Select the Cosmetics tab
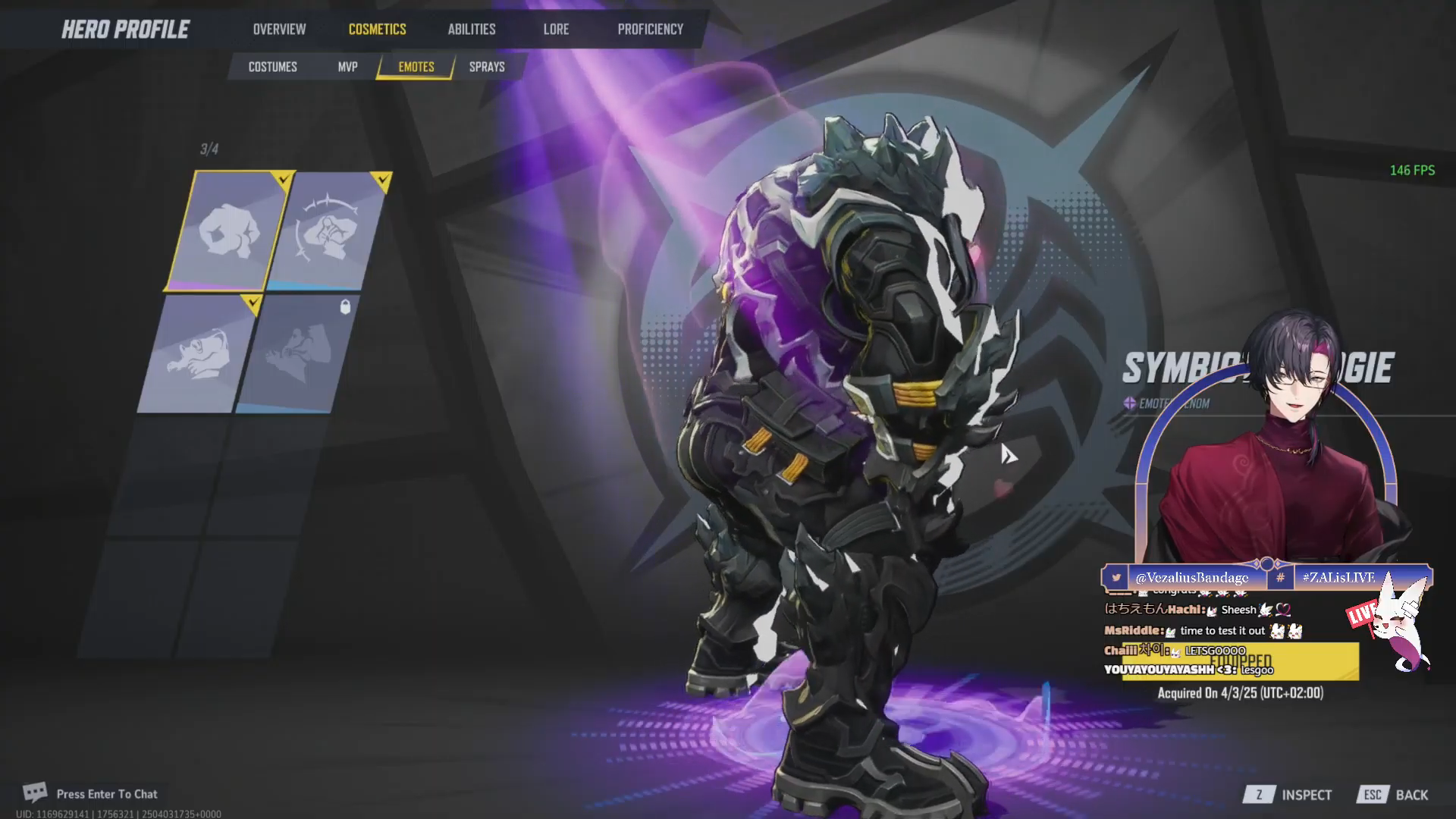Viewport: 1456px width, 819px height. point(377,30)
